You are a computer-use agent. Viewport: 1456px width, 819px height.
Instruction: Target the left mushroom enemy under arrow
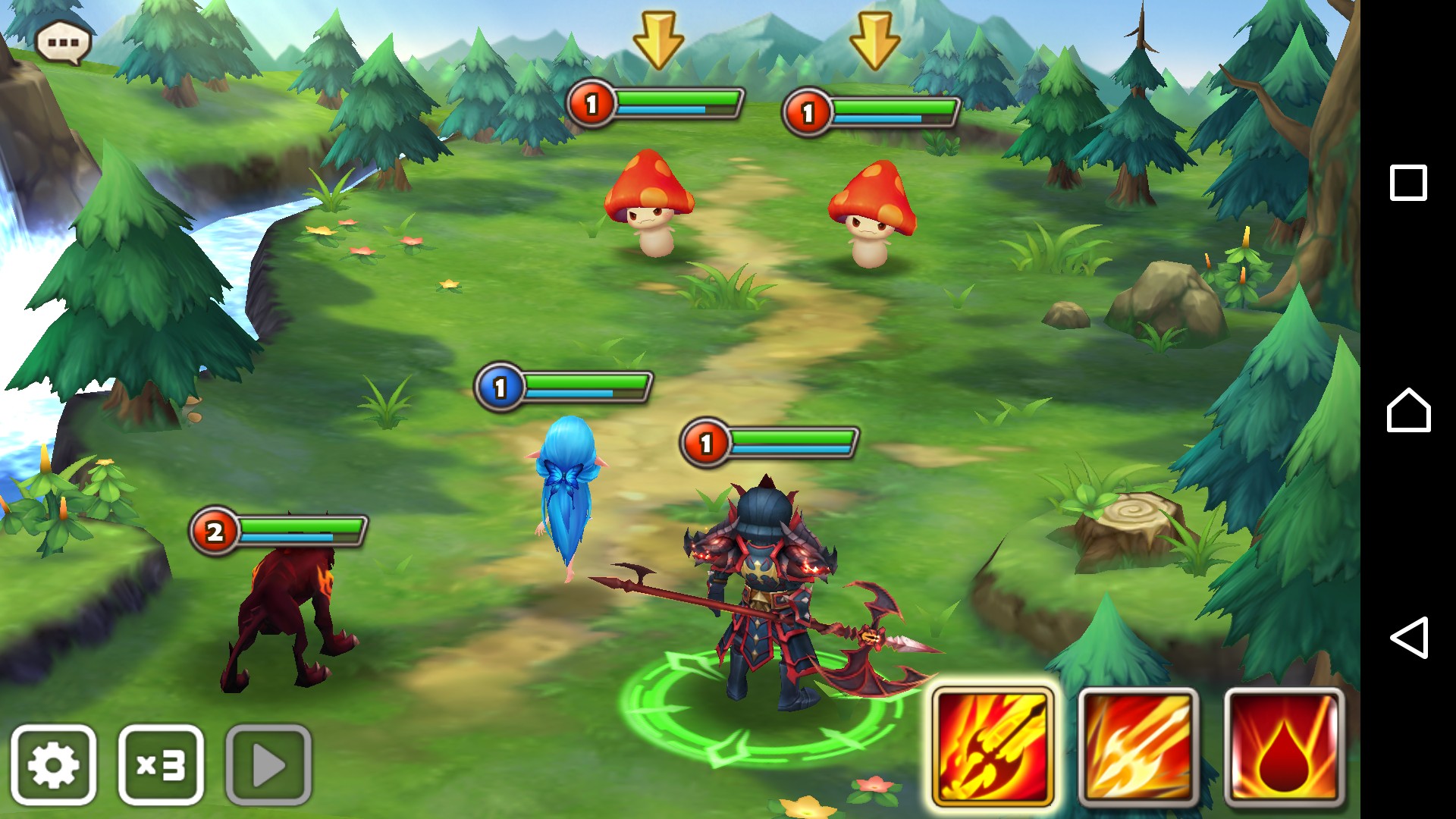tap(649, 205)
